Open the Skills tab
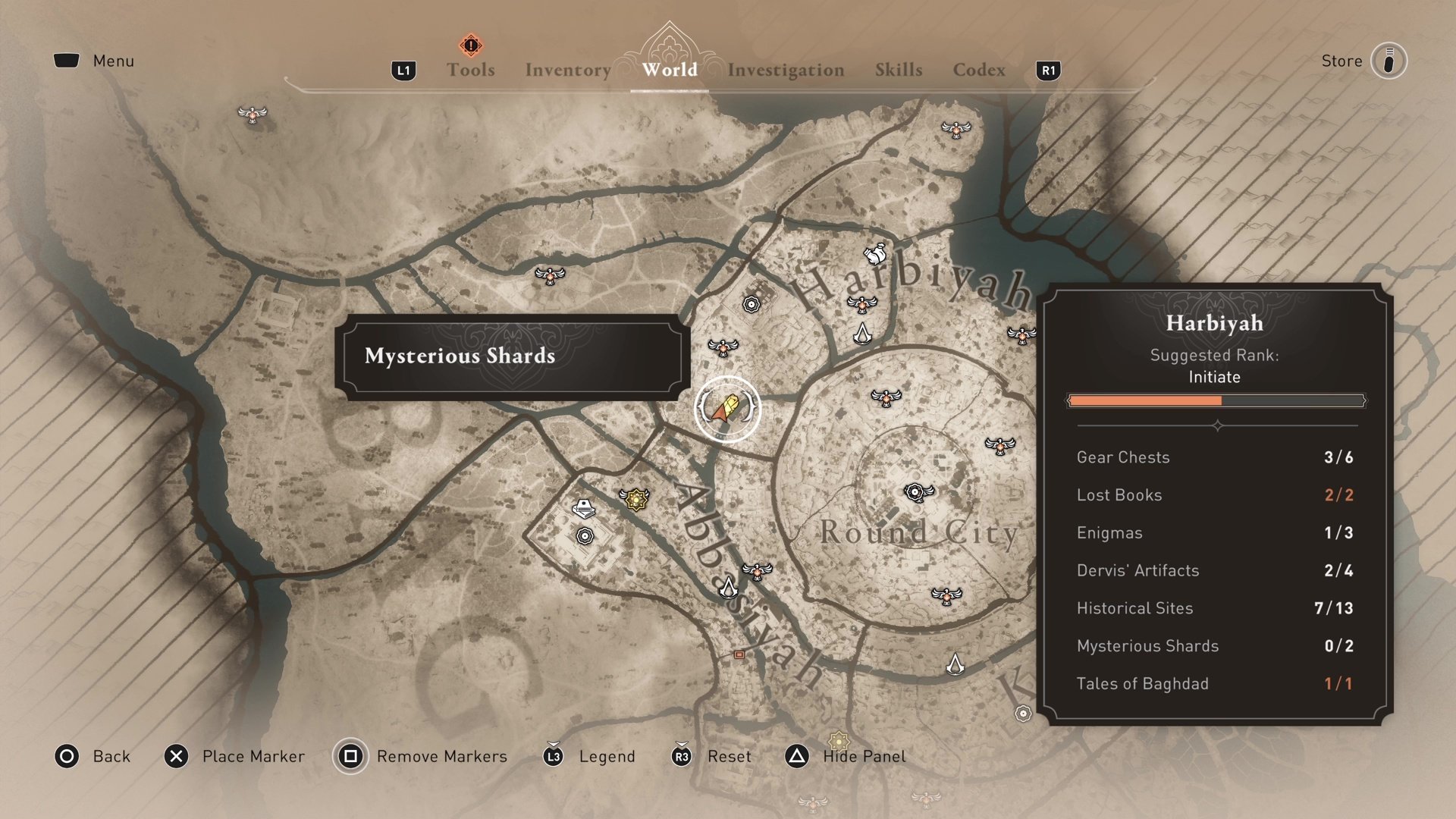 tap(899, 70)
